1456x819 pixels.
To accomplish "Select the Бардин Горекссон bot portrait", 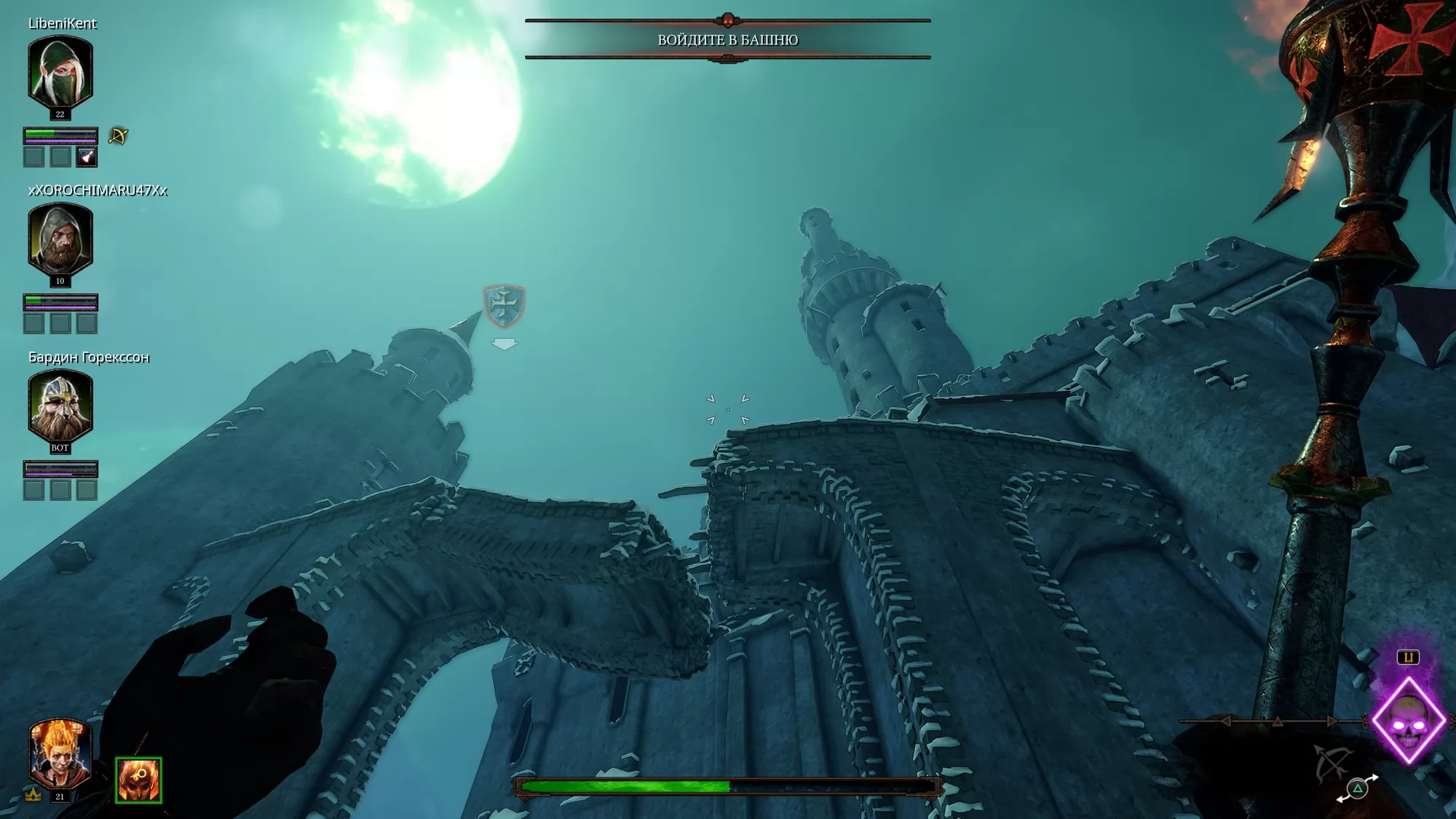I will pos(60,405).
